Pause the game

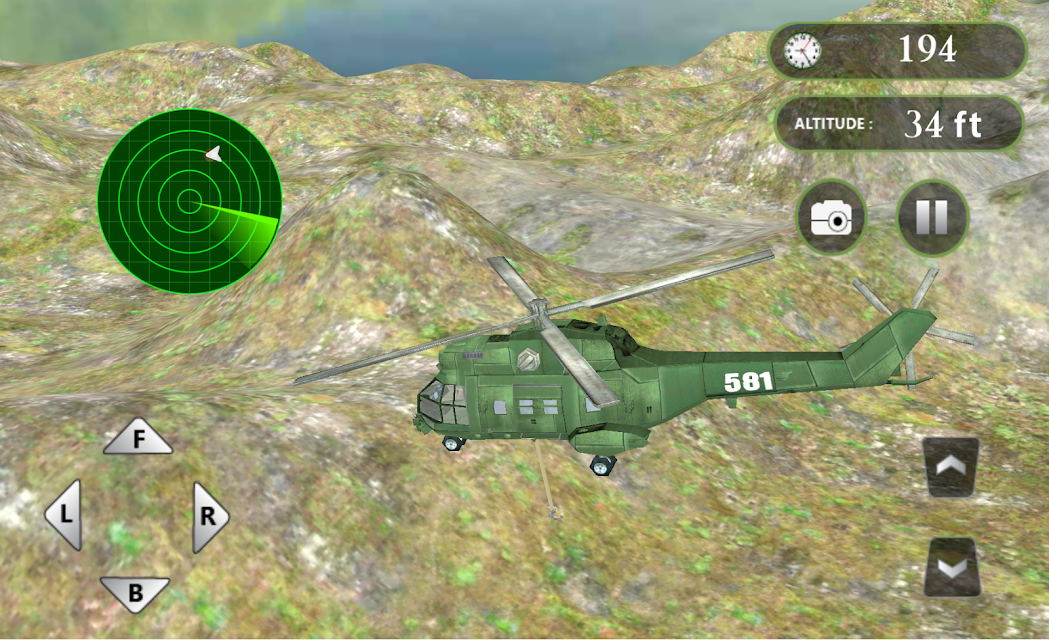pyautogui.click(x=932, y=217)
